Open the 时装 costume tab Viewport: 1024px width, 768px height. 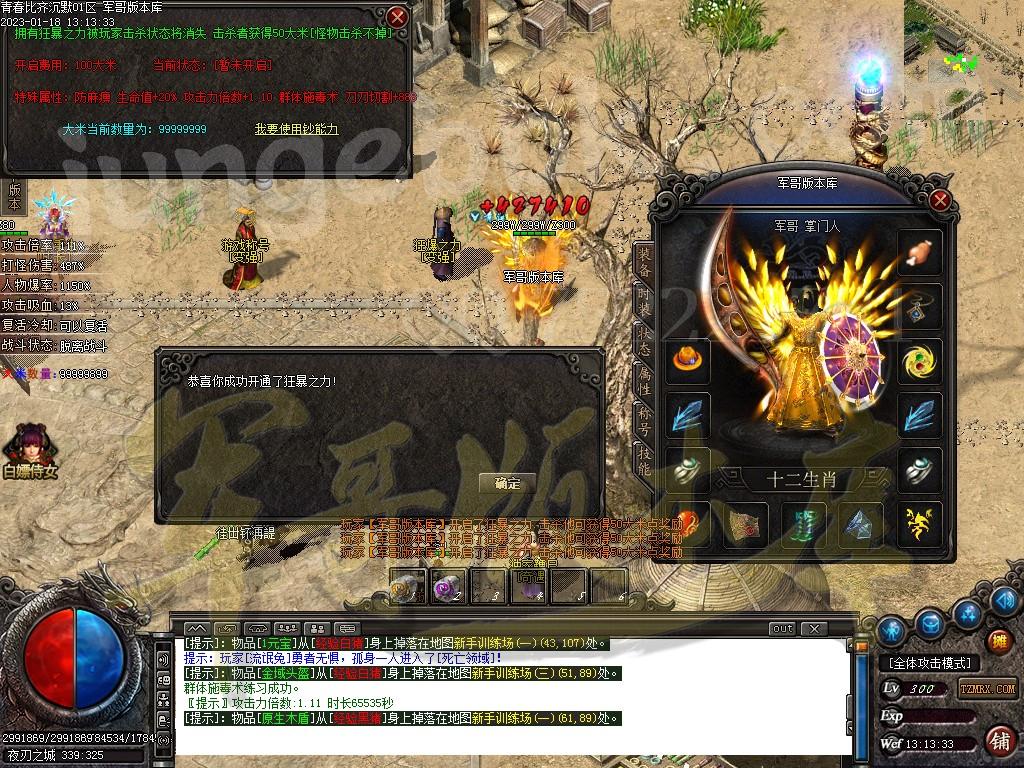coord(645,301)
